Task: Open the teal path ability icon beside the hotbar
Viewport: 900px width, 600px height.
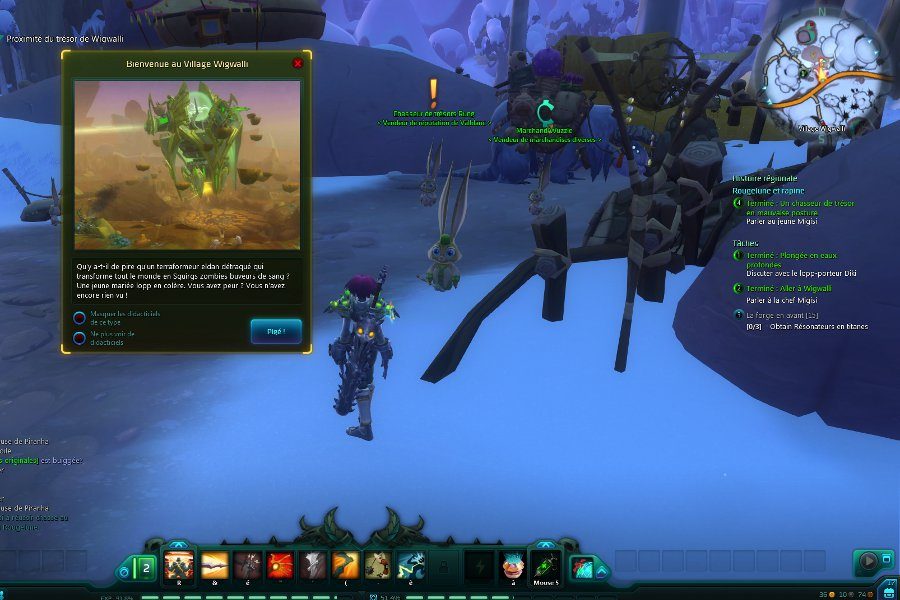Action: (583, 567)
